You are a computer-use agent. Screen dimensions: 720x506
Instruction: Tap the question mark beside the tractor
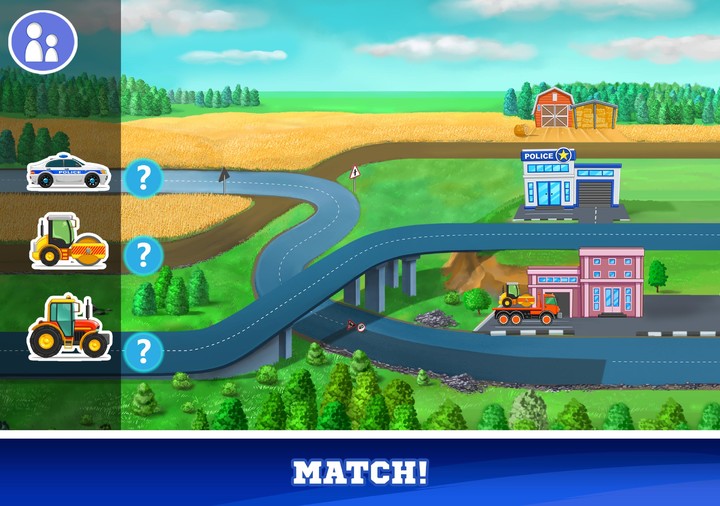click(x=144, y=350)
